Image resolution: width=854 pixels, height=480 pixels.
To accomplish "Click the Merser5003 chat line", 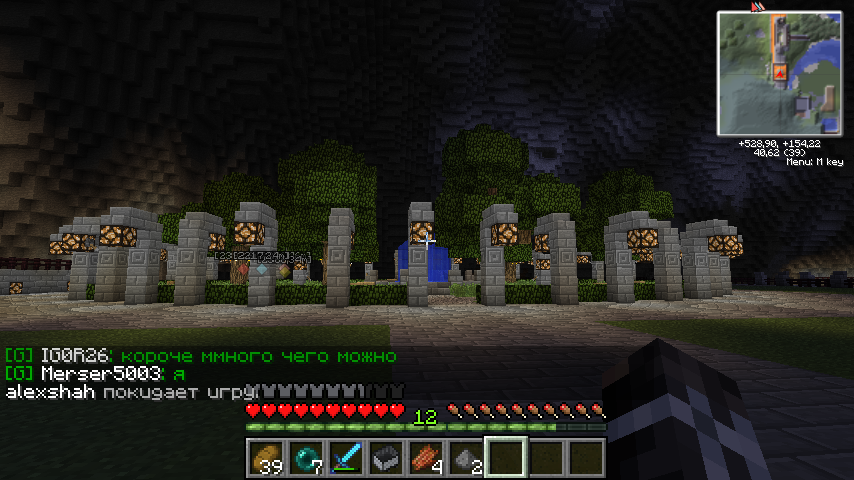I will [x=97, y=373].
